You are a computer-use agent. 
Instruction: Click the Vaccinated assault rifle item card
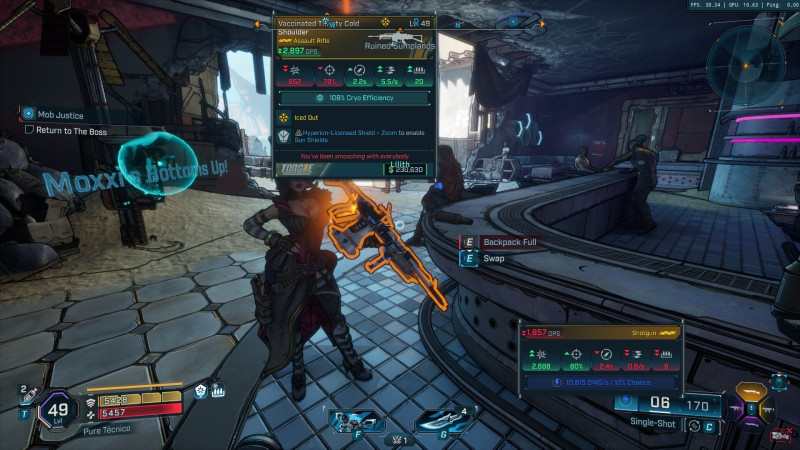[x=356, y=96]
